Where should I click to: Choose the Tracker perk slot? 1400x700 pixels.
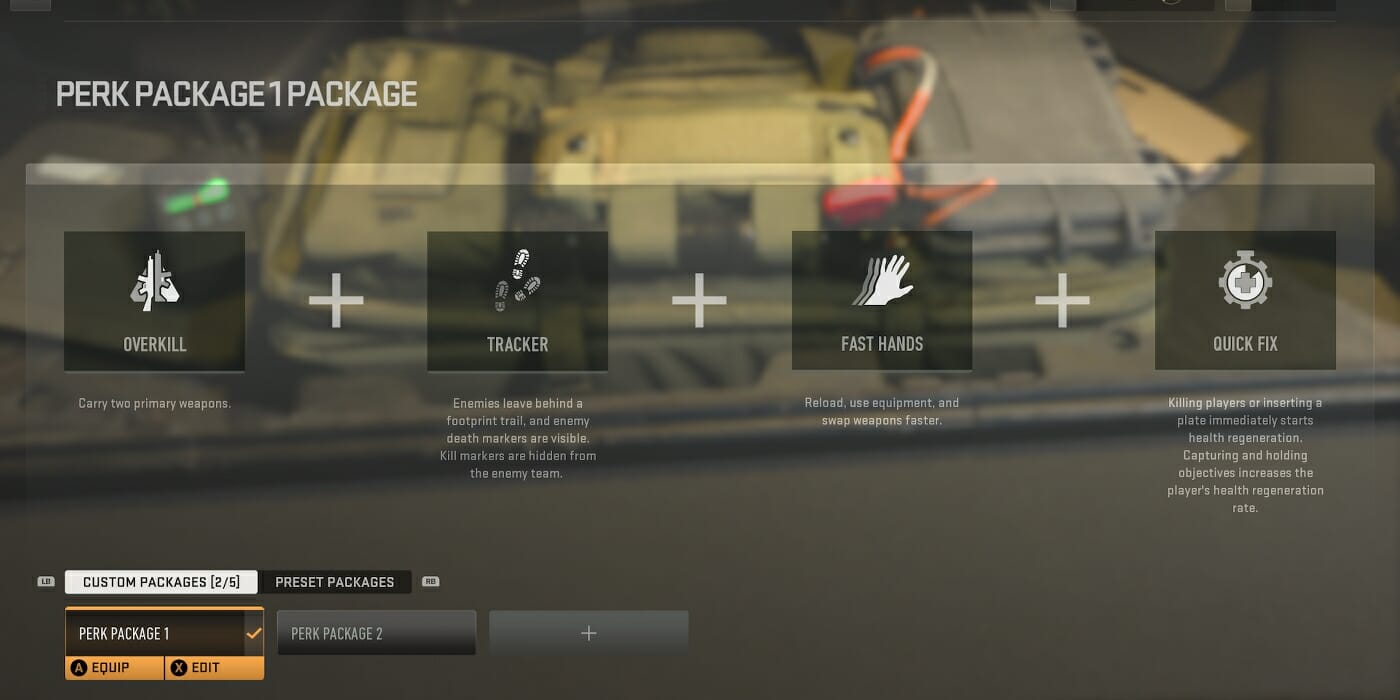pyautogui.click(x=517, y=301)
